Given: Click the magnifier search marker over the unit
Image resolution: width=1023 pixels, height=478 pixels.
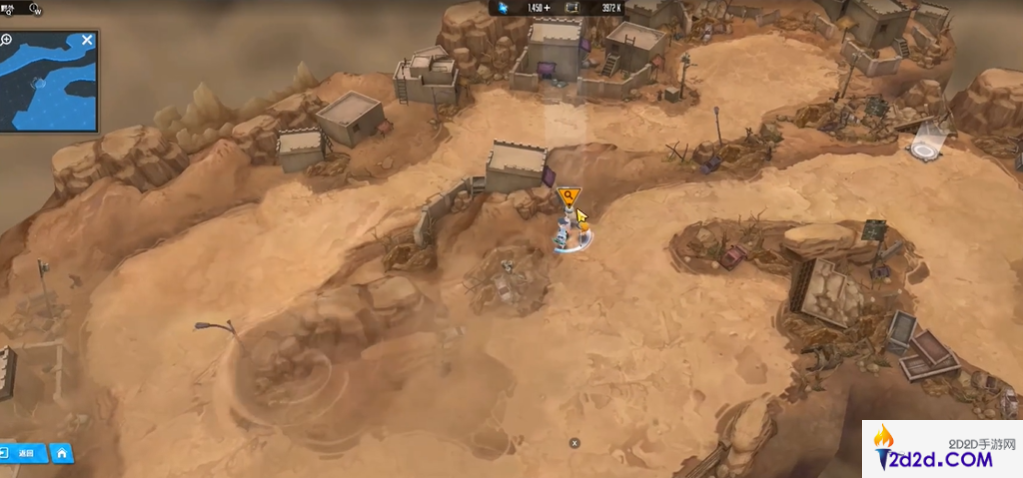Looking at the screenshot, I should (x=568, y=195).
